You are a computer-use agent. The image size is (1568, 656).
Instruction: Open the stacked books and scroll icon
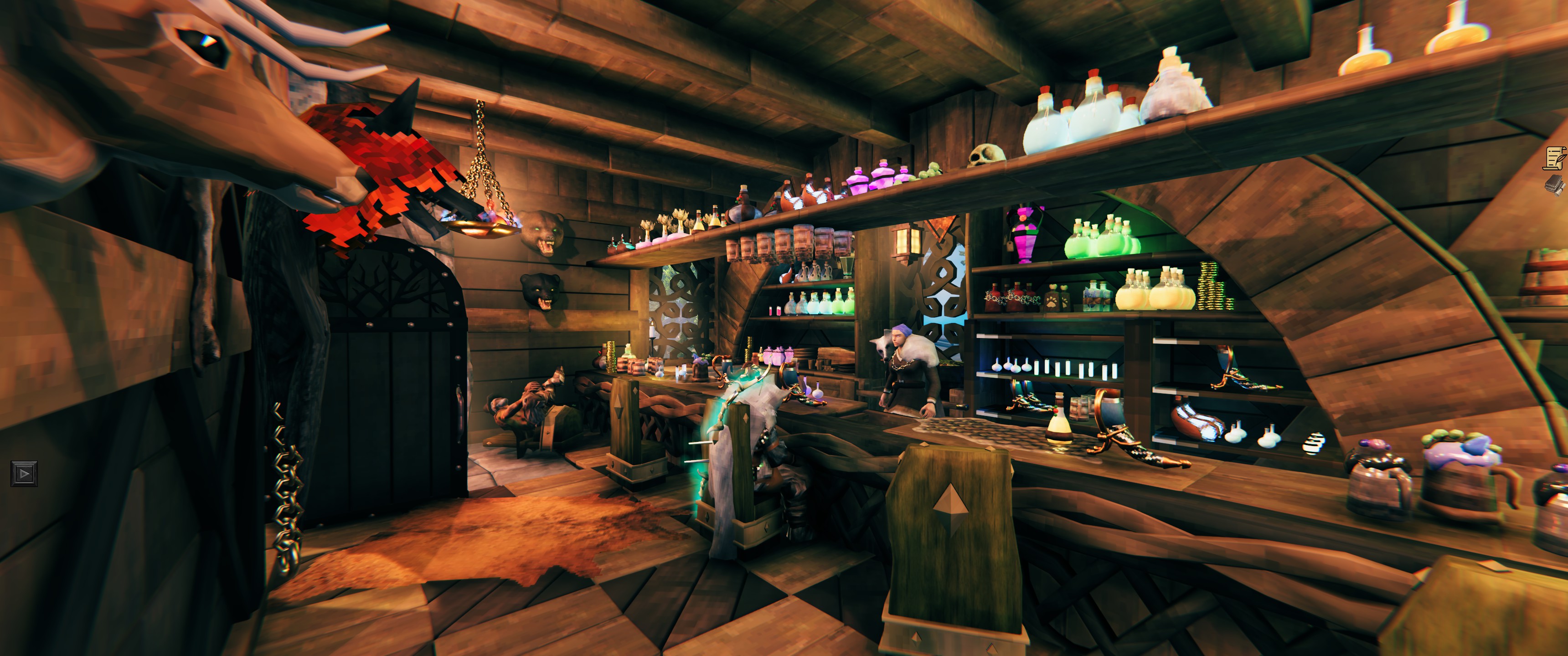tap(1555, 184)
